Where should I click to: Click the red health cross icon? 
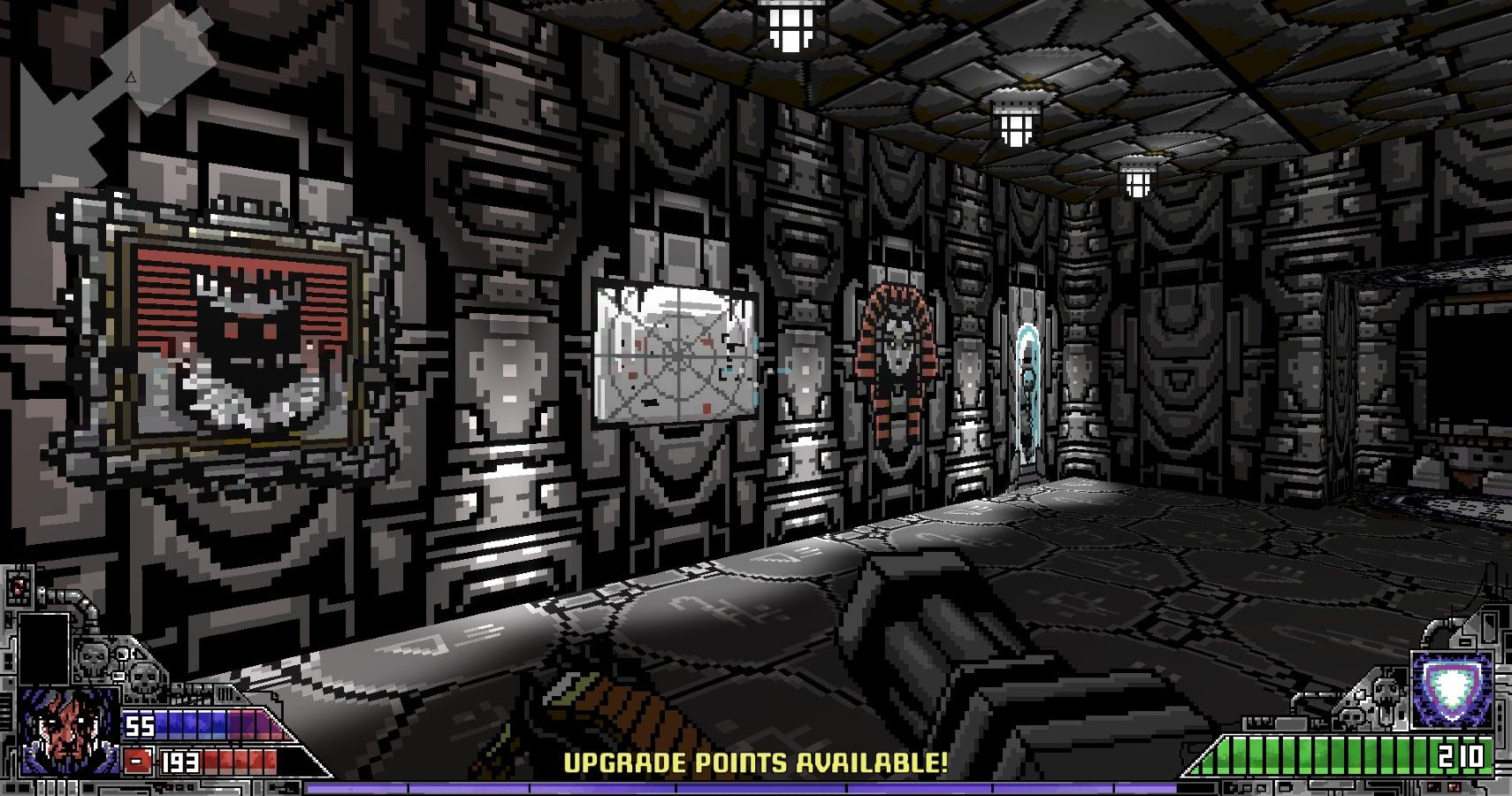click(x=136, y=761)
